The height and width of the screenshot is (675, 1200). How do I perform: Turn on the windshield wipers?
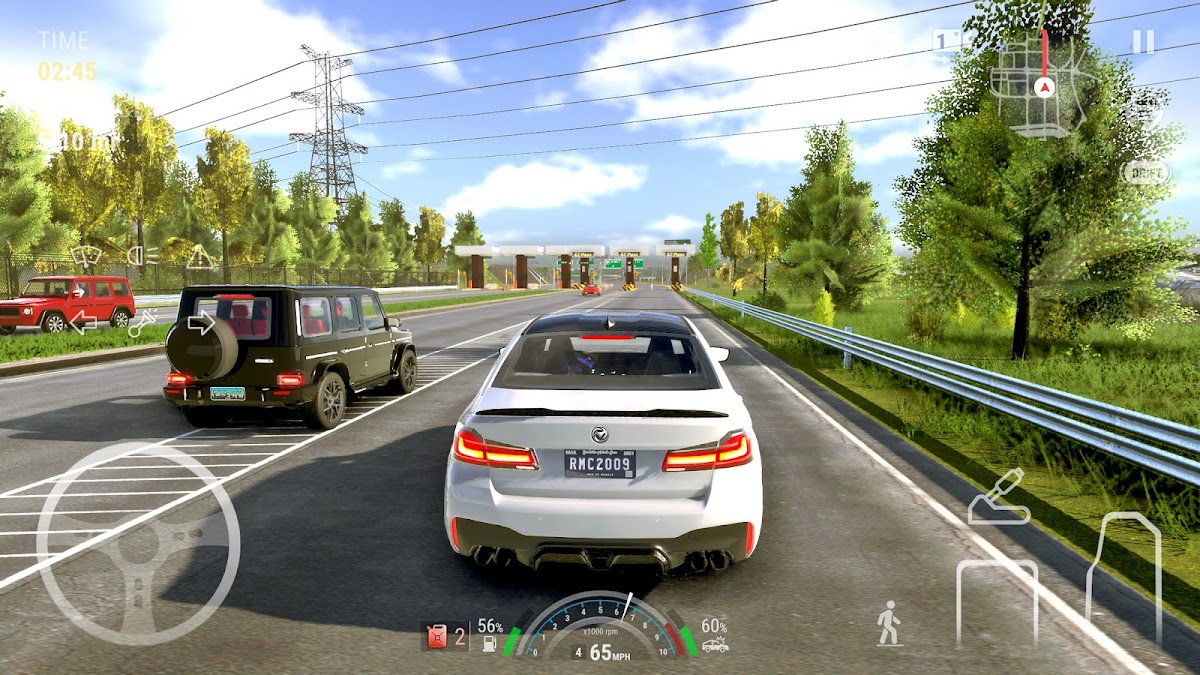coord(85,256)
